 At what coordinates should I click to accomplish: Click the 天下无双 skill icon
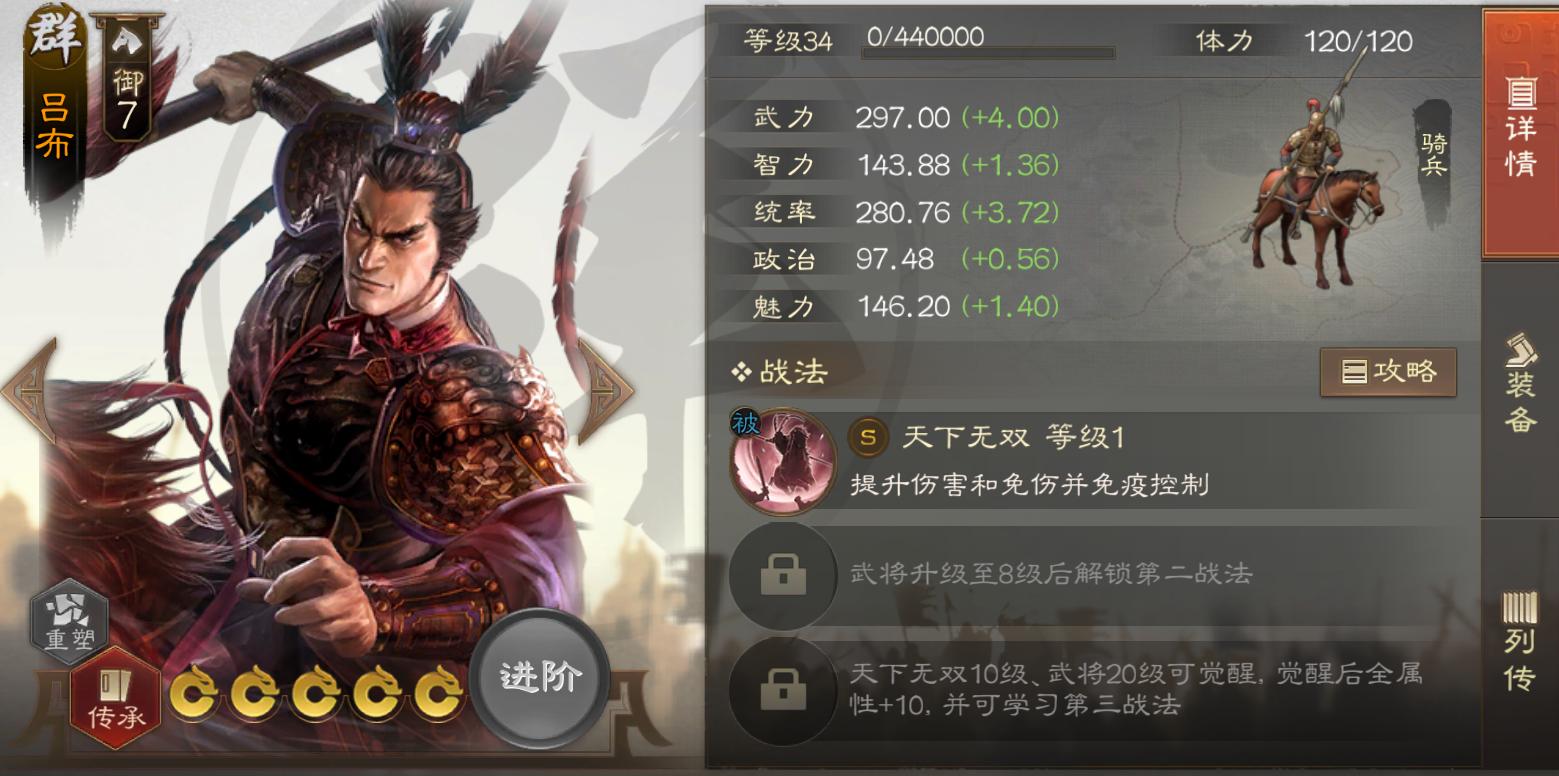pos(783,462)
